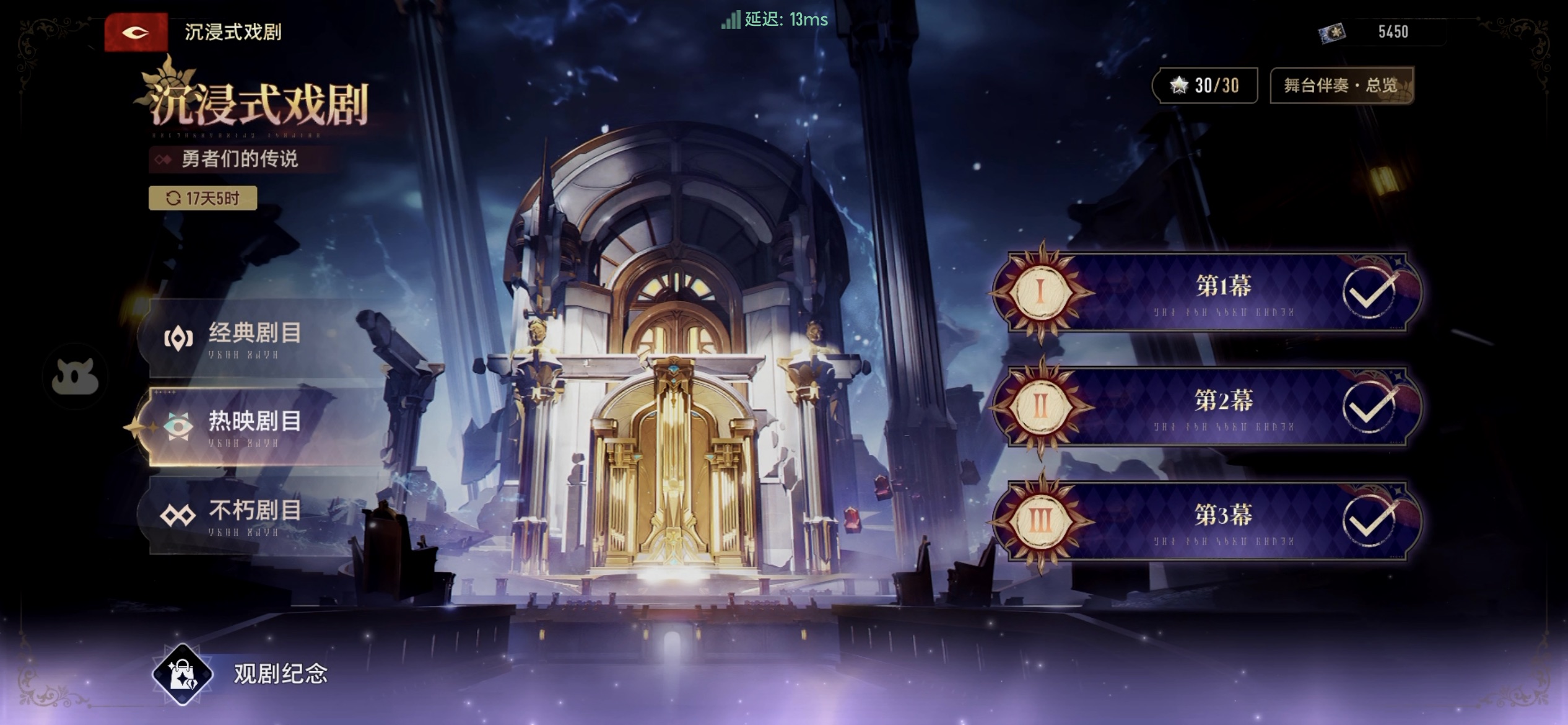Click the red back button
This screenshot has width=1568, height=725.
(x=136, y=32)
